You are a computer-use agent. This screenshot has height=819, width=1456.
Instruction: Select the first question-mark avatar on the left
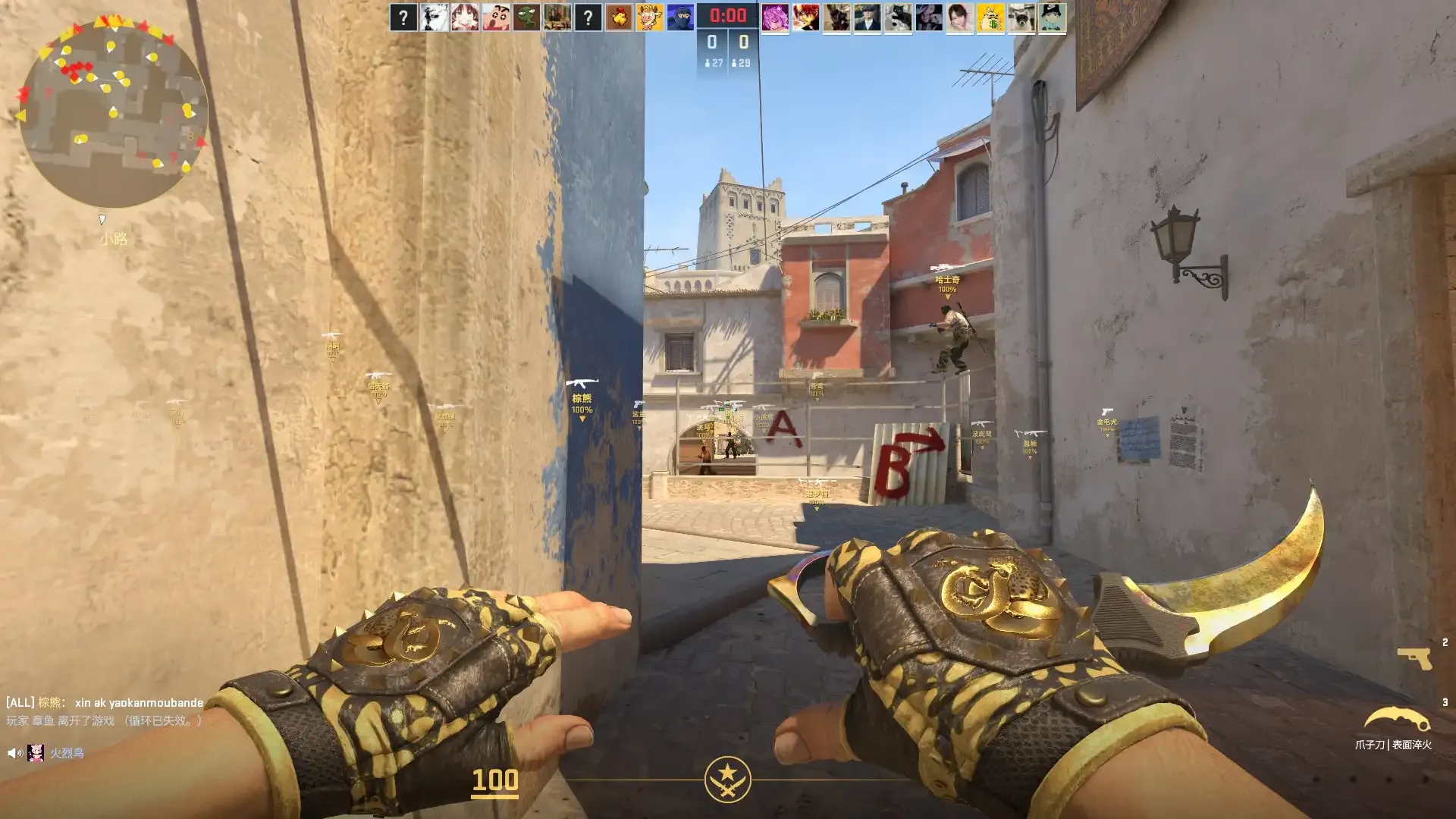403,18
